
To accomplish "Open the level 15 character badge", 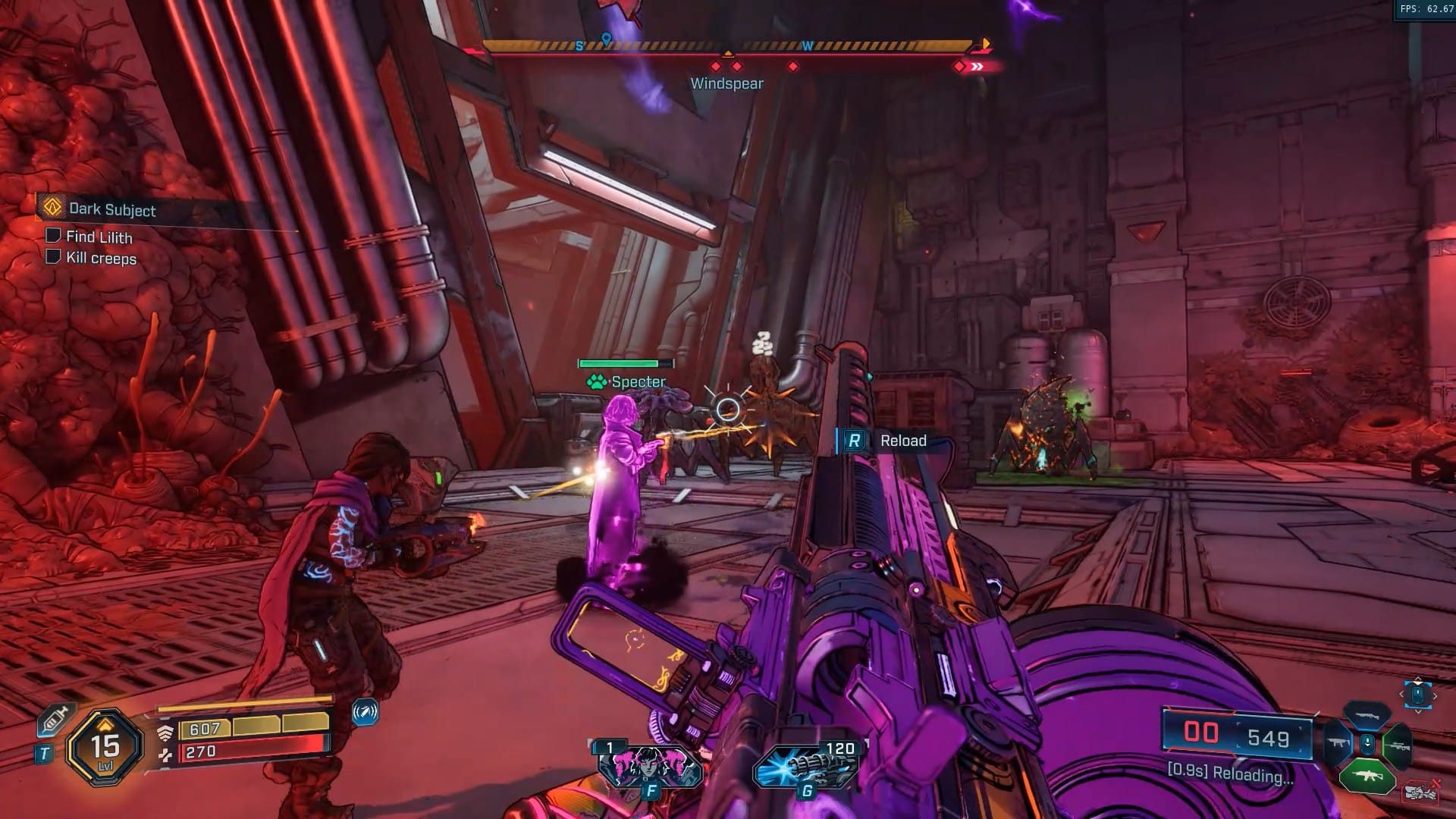I will tap(105, 748).
